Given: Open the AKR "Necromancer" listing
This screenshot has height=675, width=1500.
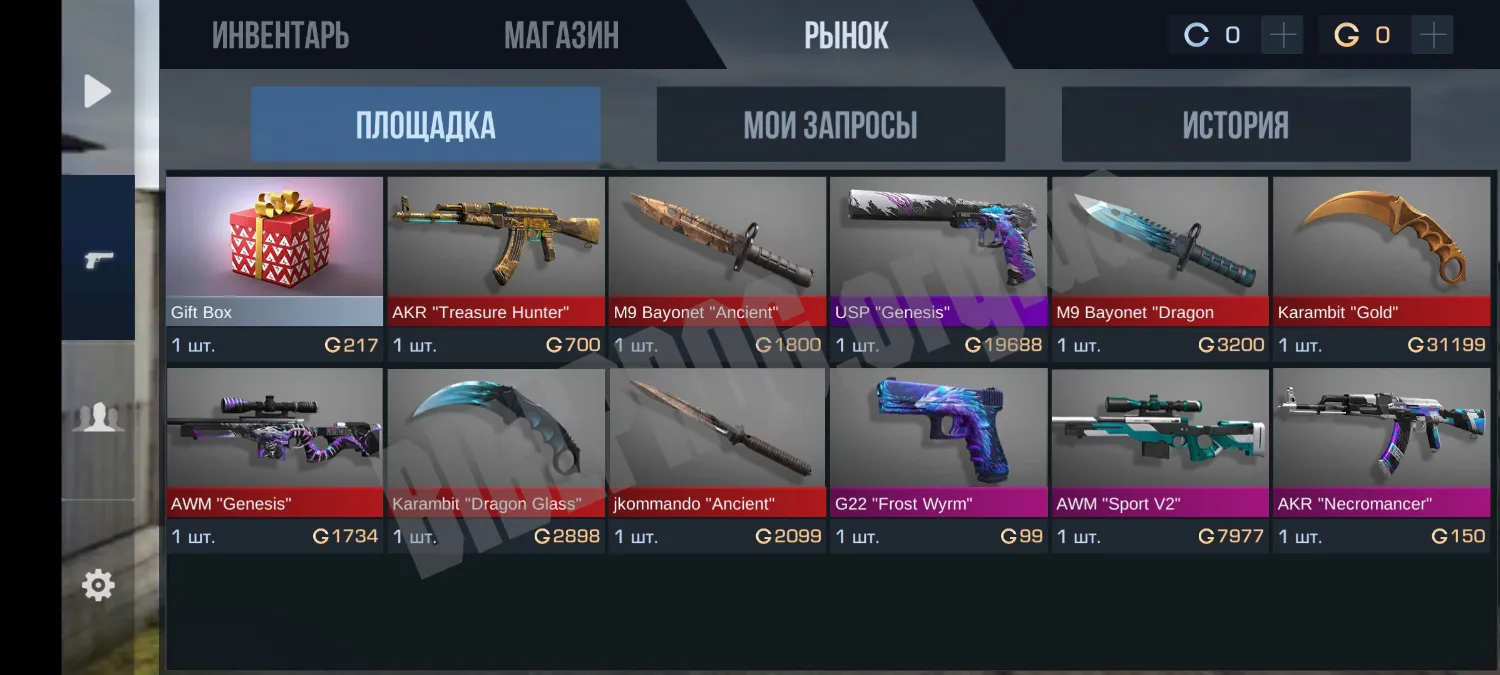Looking at the screenshot, I should coord(1381,458).
